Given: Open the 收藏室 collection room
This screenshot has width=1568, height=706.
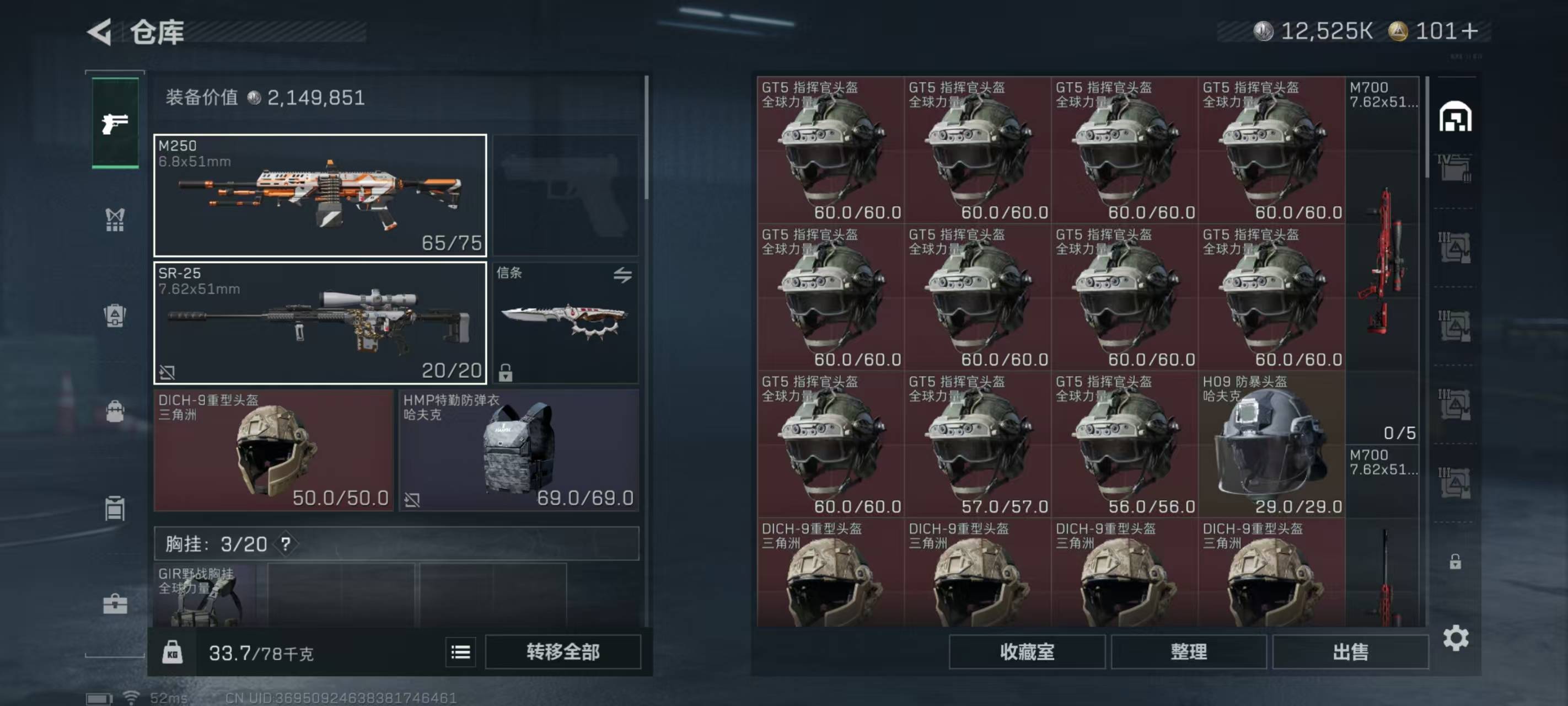Looking at the screenshot, I should [1027, 652].
